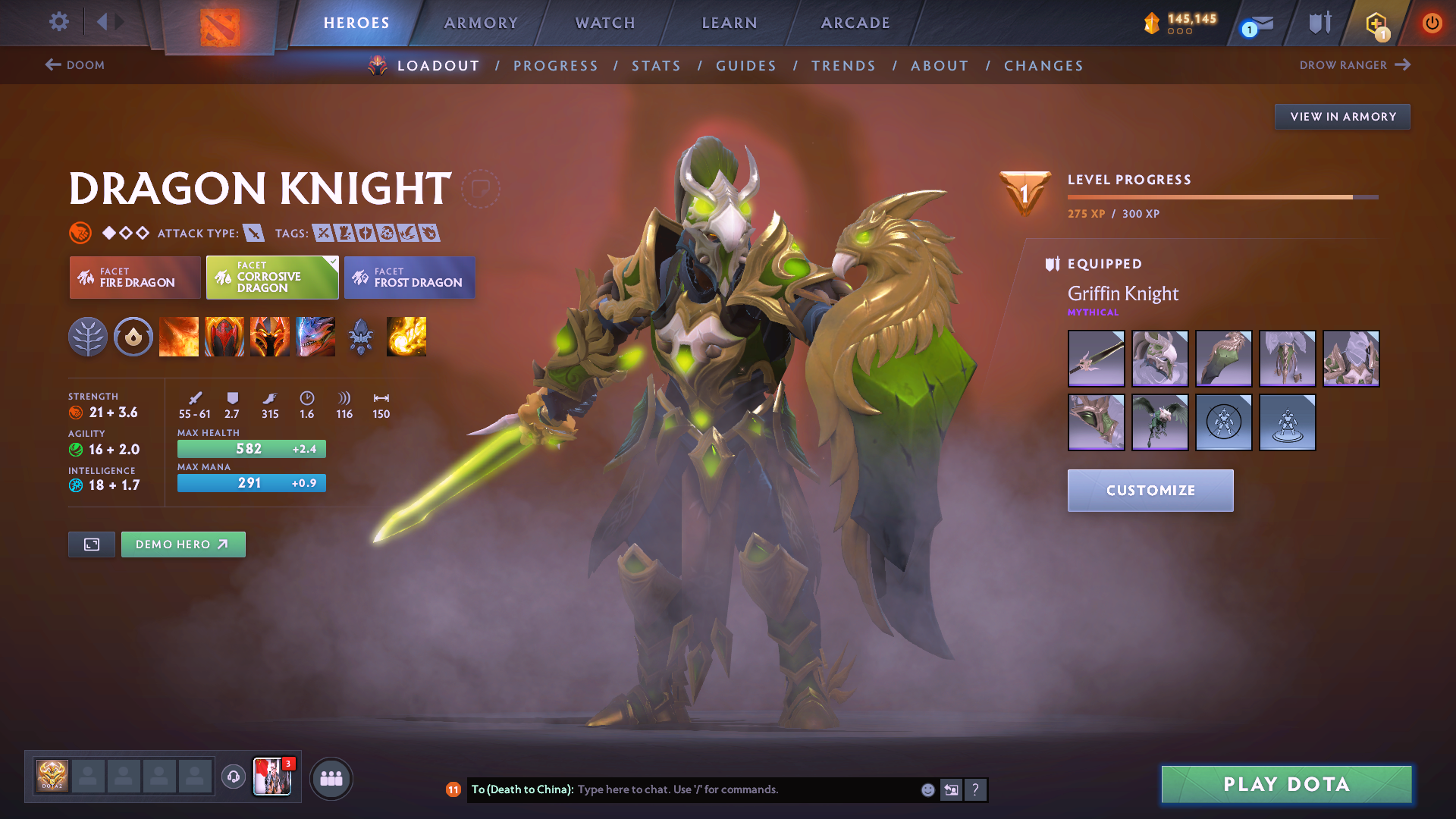
Task: Click the Dragon Blood passive ability icon
Action: coord(224,337)
